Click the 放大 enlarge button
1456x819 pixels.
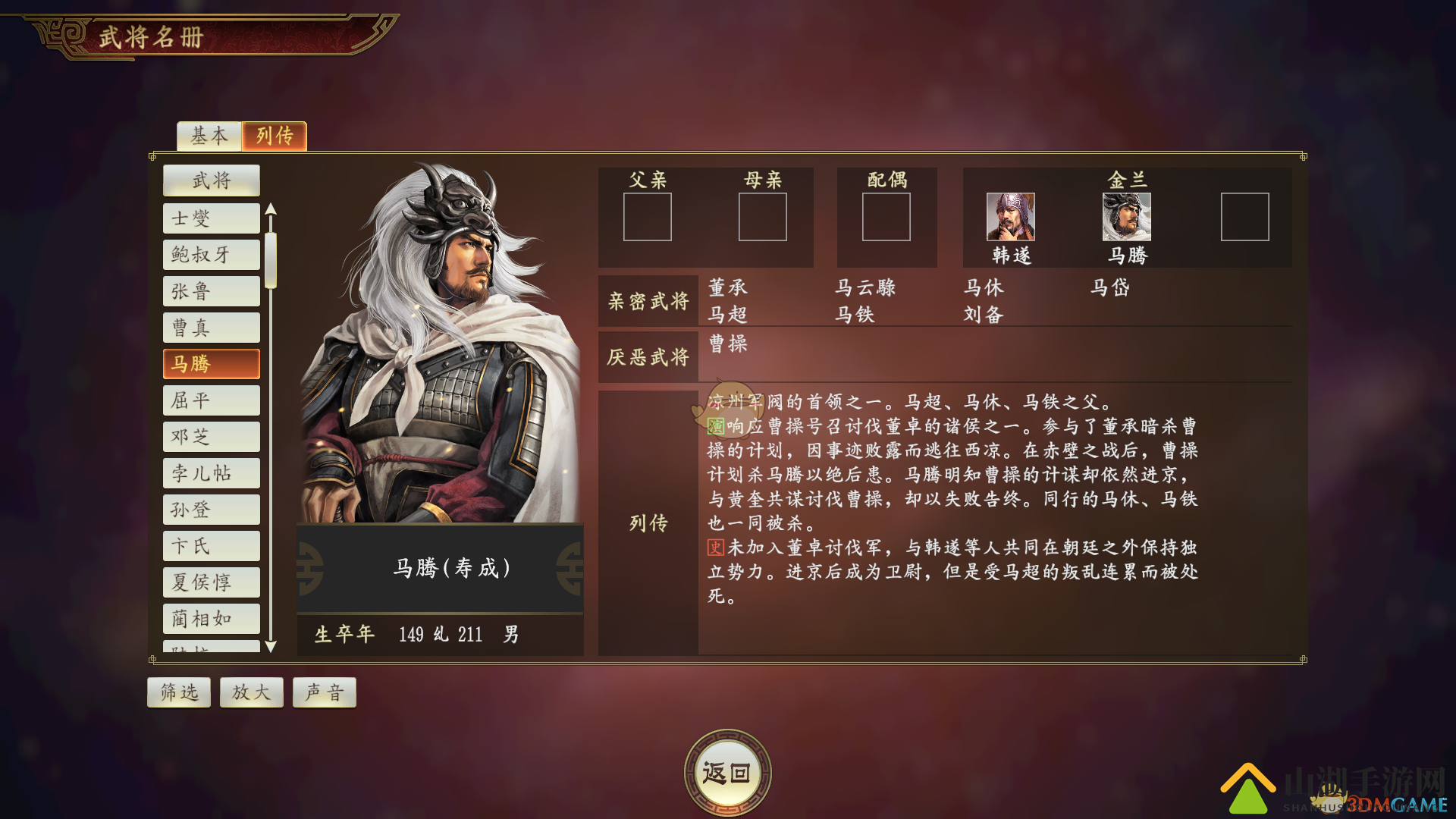(x=251, y=692)
